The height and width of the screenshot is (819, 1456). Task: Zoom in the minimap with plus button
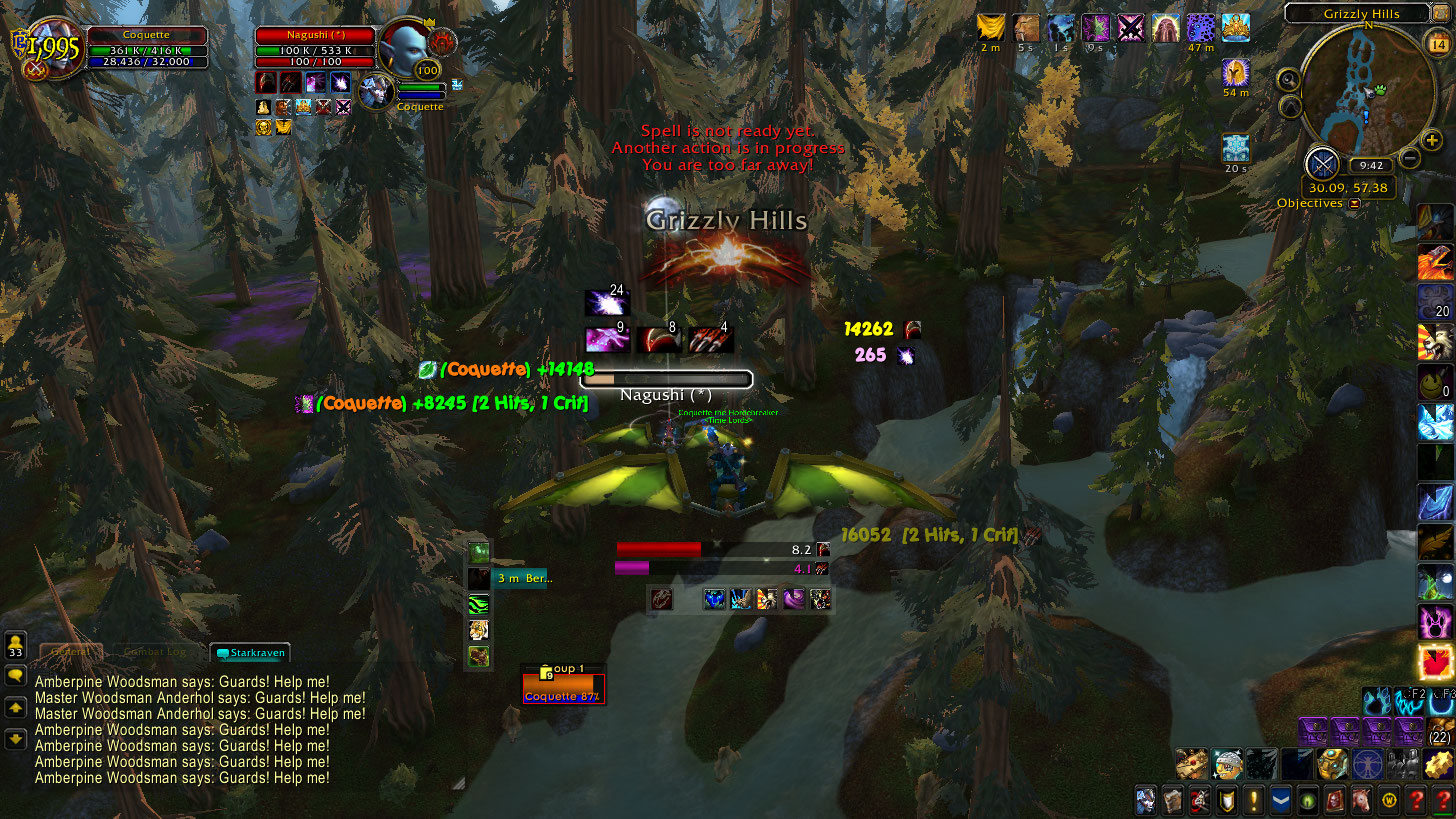pos(1432,141)
